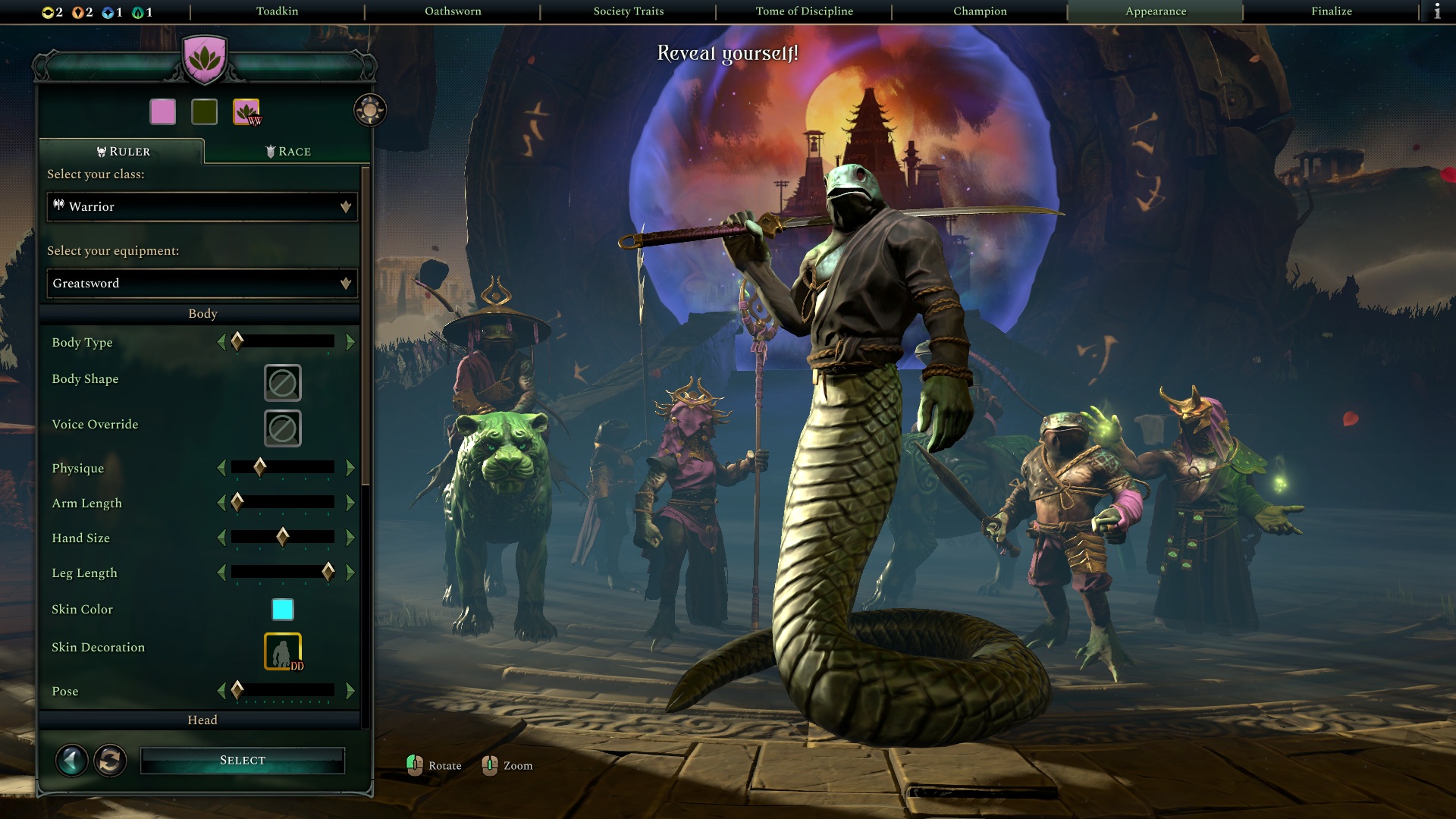This screenshot has height=819, width=1456.
Task: Switch to the Race tab
Action: coord(289,151)
